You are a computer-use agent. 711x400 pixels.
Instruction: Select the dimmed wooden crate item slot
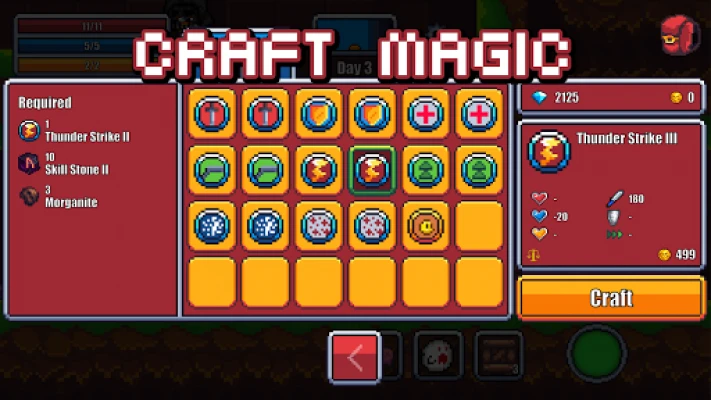pos(499,357)
